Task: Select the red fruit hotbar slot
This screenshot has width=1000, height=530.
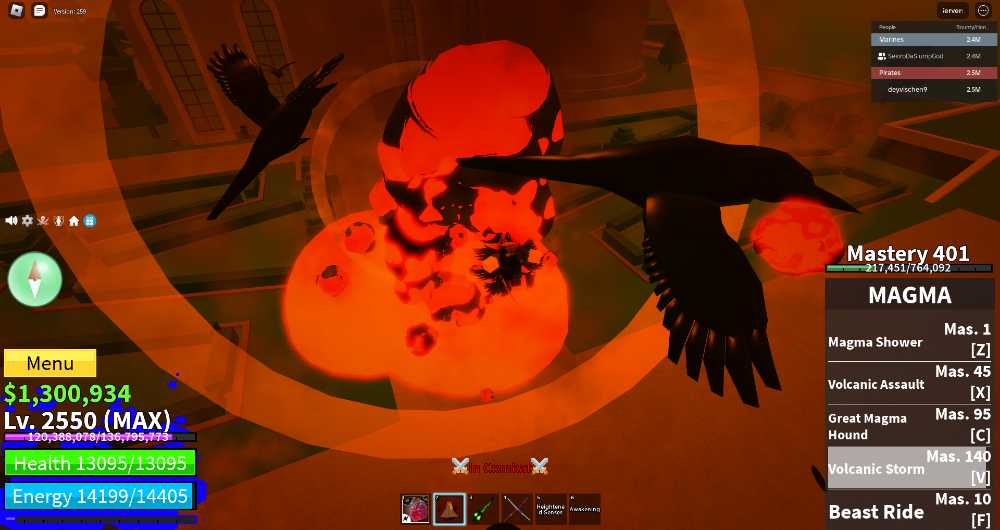Action: pyautogui.click(x=416, y=508)
